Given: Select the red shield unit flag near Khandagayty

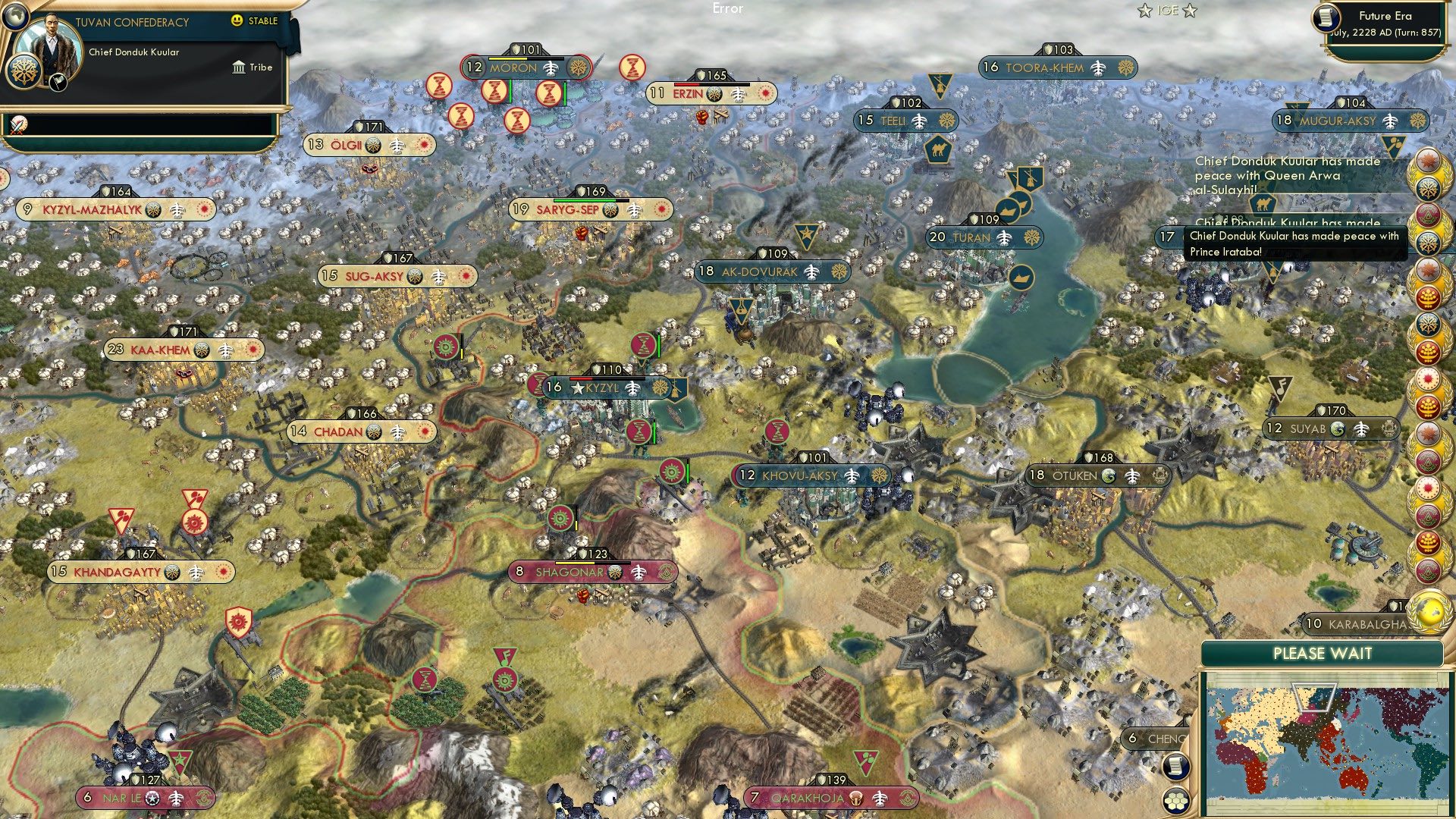Looking at the screenshot, I should (240, 620).
